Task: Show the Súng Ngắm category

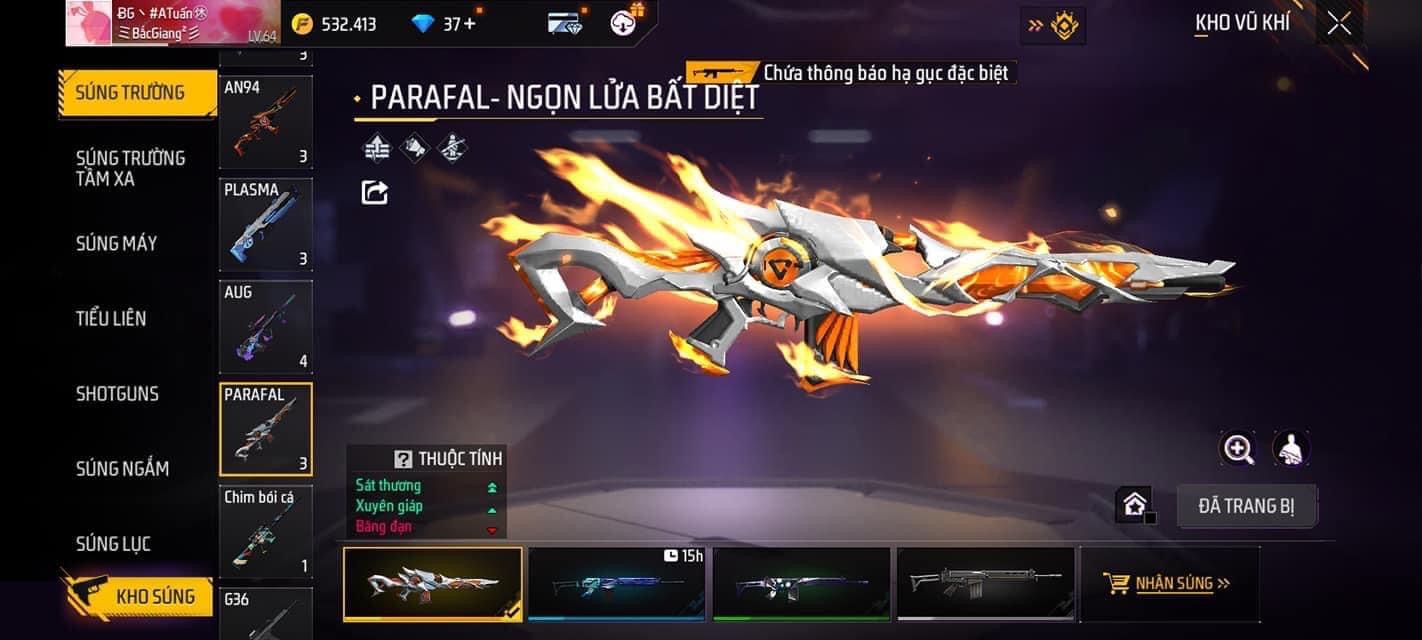Action: coord(122,468)
